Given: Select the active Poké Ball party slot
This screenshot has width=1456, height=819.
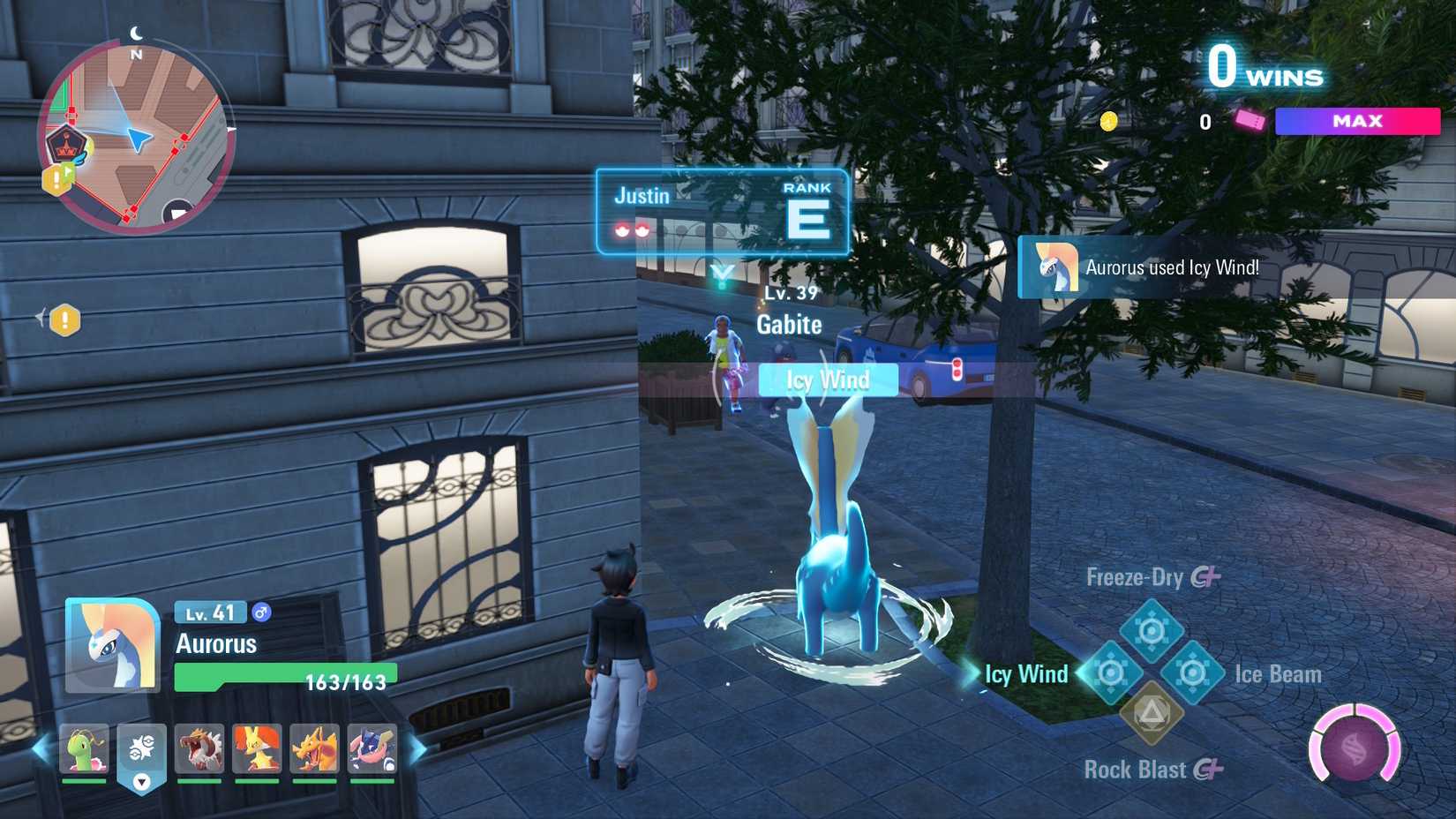Looking at the screenshot, I should coord(141,752).
